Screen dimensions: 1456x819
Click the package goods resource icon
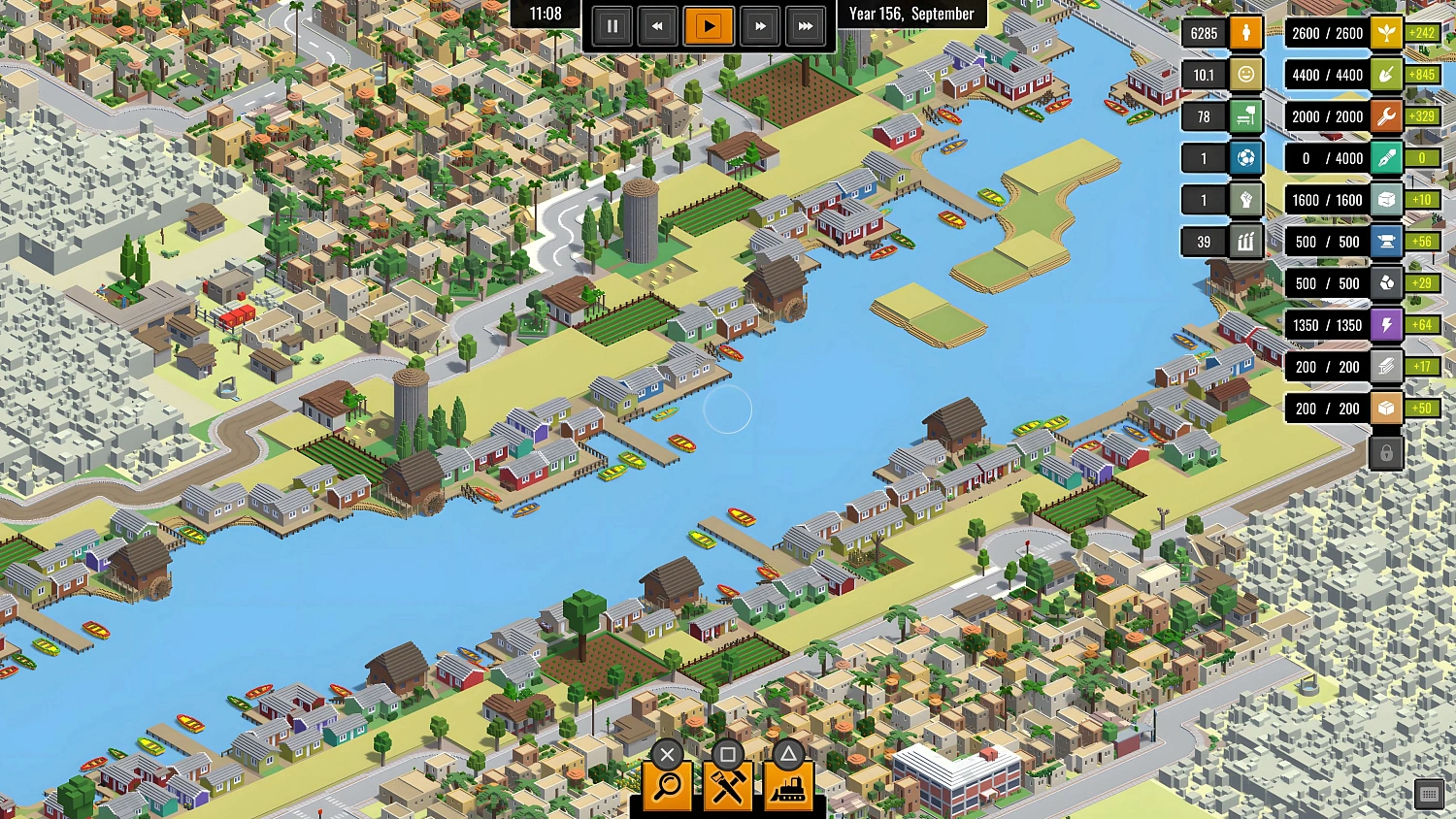[1386, 409]
